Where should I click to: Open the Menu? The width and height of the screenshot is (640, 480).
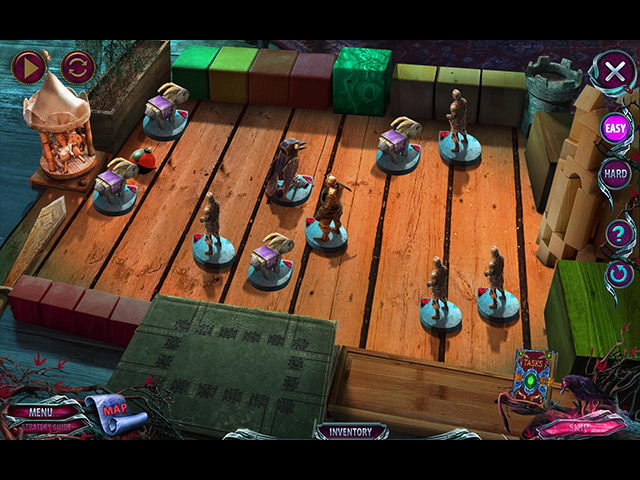(41, 411)
